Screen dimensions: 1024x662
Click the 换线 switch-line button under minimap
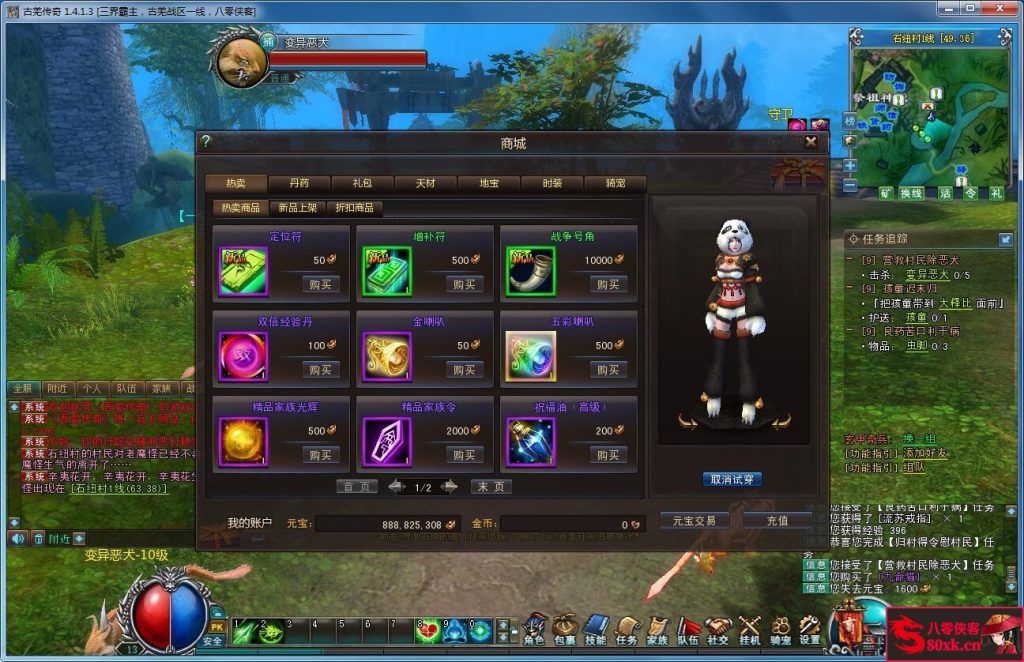pyautogui.click(x=911, y=193)
